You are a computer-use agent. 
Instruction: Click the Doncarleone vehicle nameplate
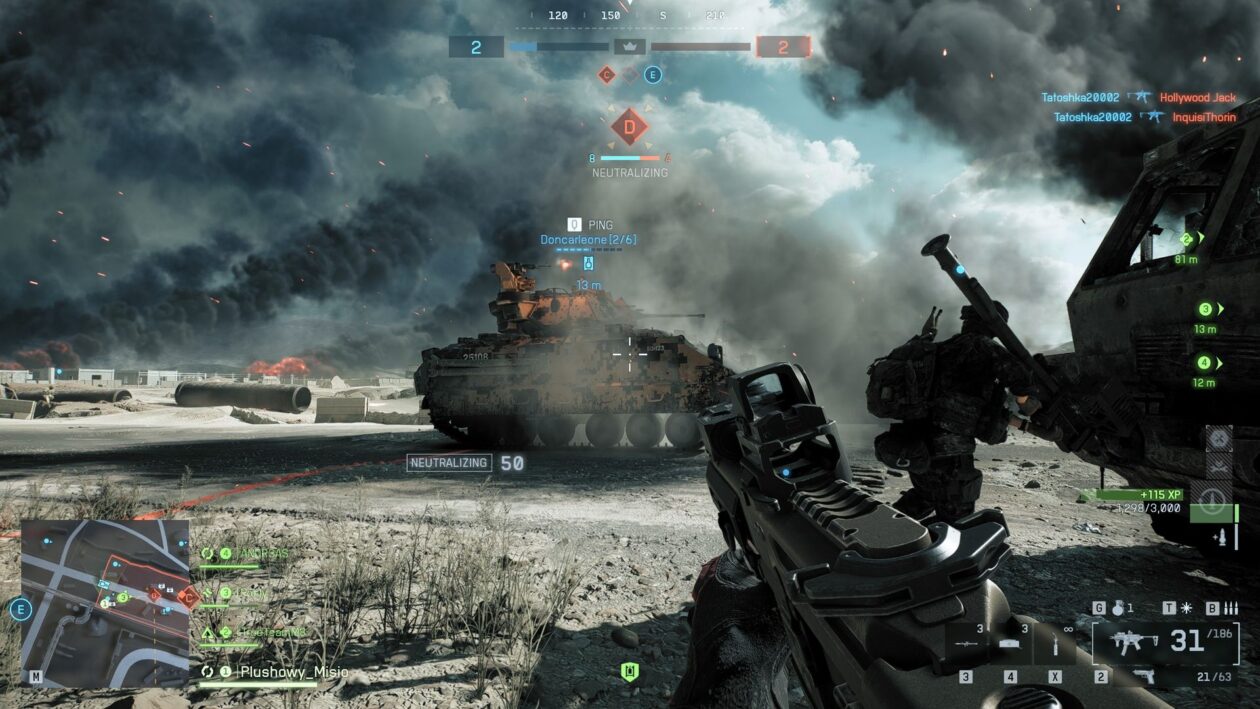pos(588,240)
